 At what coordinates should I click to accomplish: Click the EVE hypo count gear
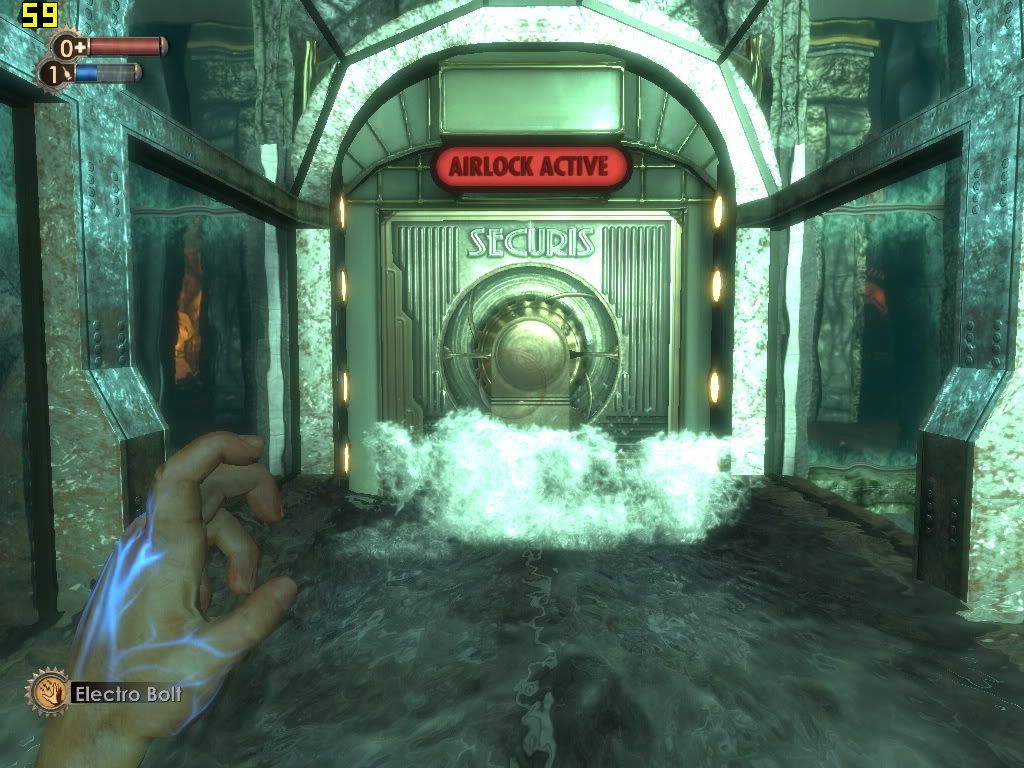pos(54,73)
